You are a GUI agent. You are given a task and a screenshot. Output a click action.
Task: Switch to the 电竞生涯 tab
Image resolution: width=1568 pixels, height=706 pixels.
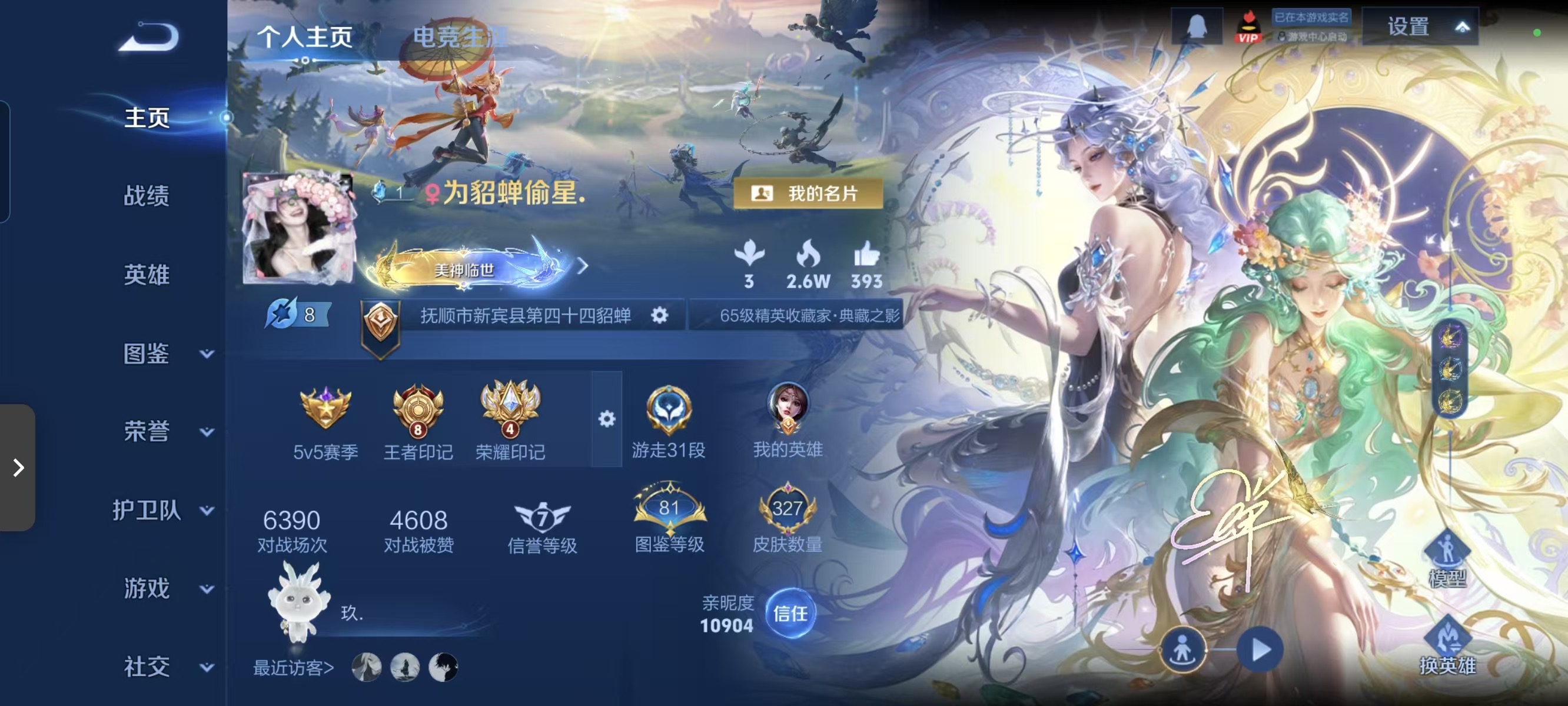coord(461,36)
